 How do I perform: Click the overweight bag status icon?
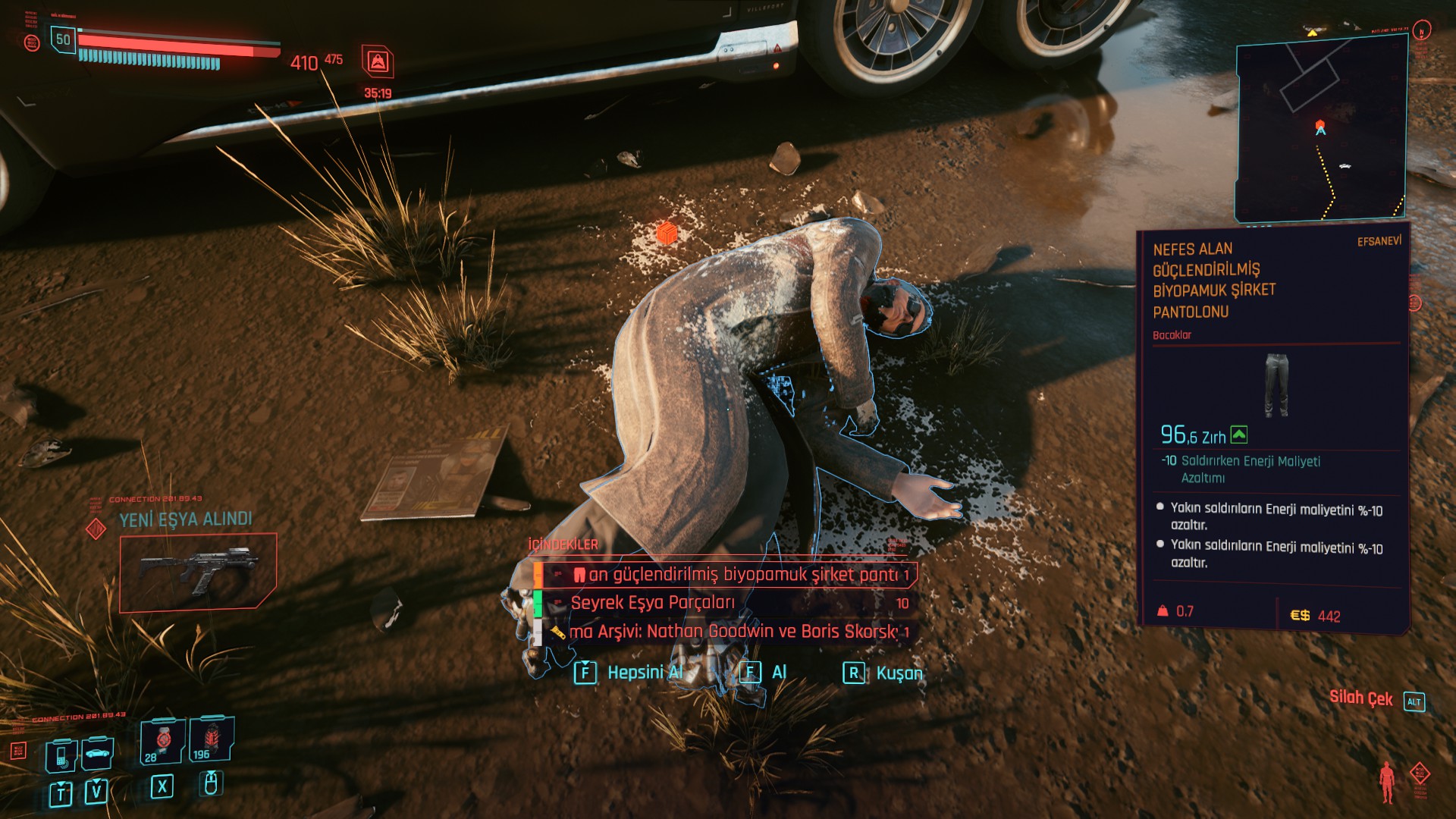(378, 61)
